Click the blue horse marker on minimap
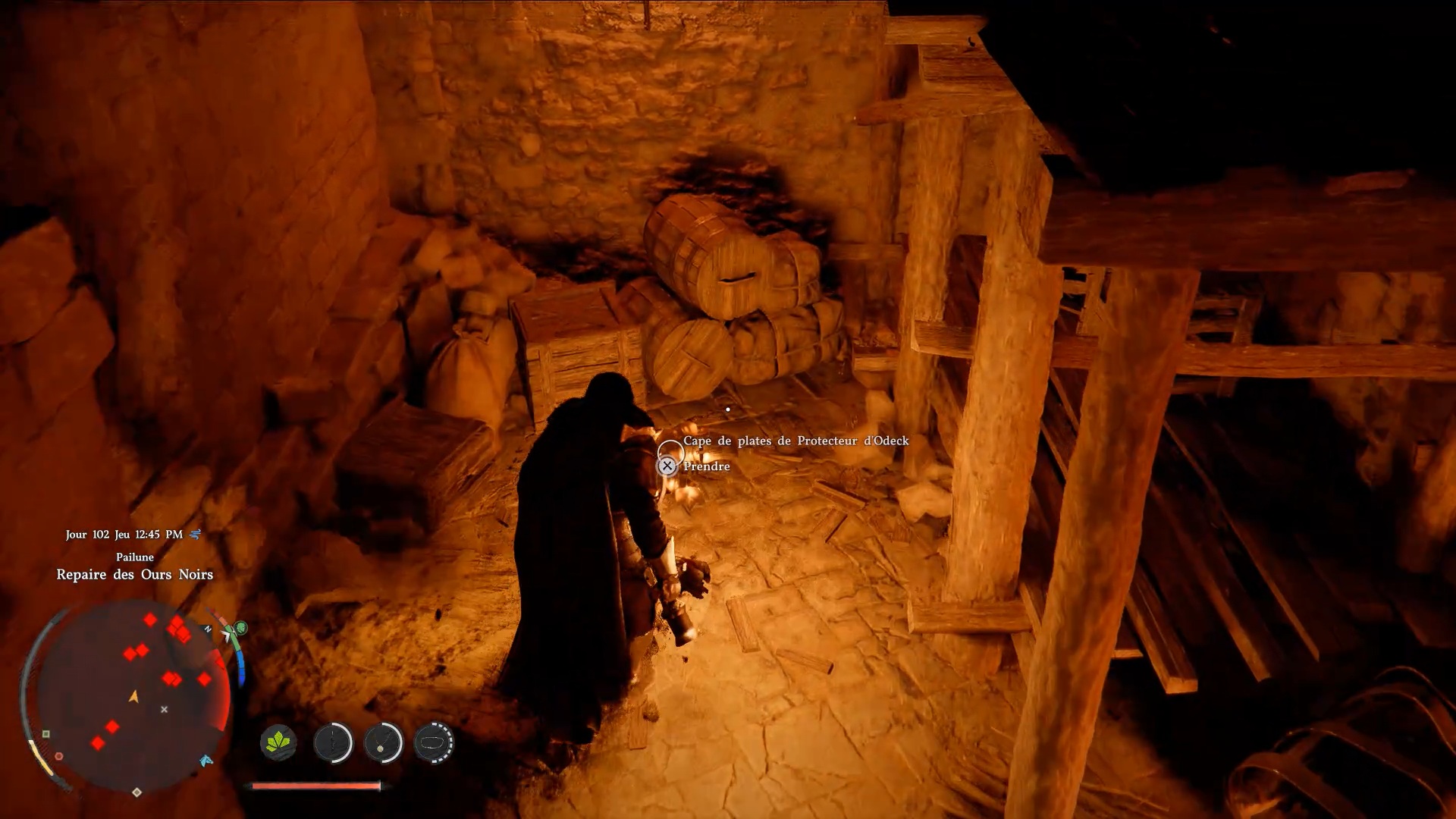 (206, 761)
